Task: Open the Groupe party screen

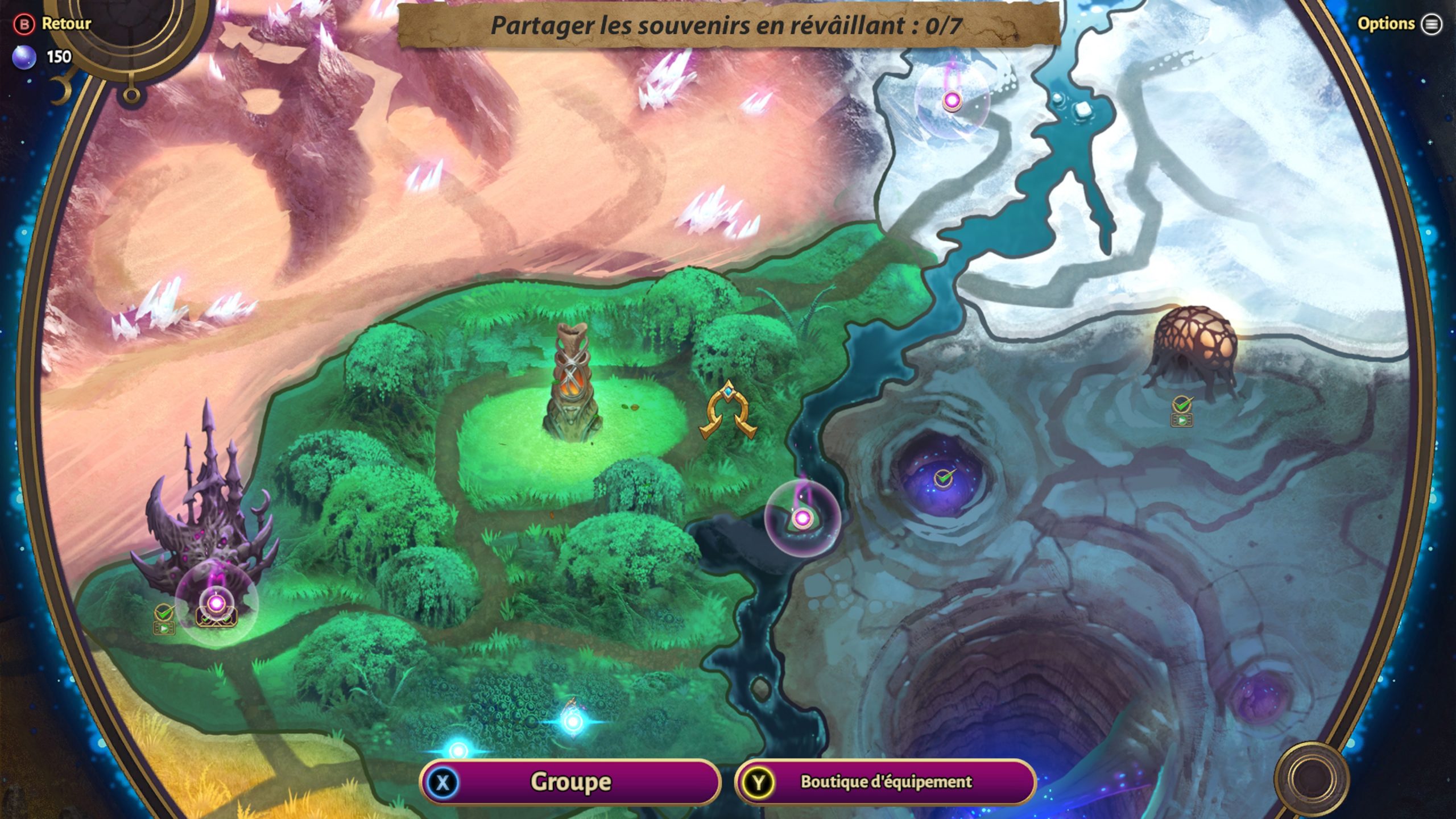Action: 570,782
